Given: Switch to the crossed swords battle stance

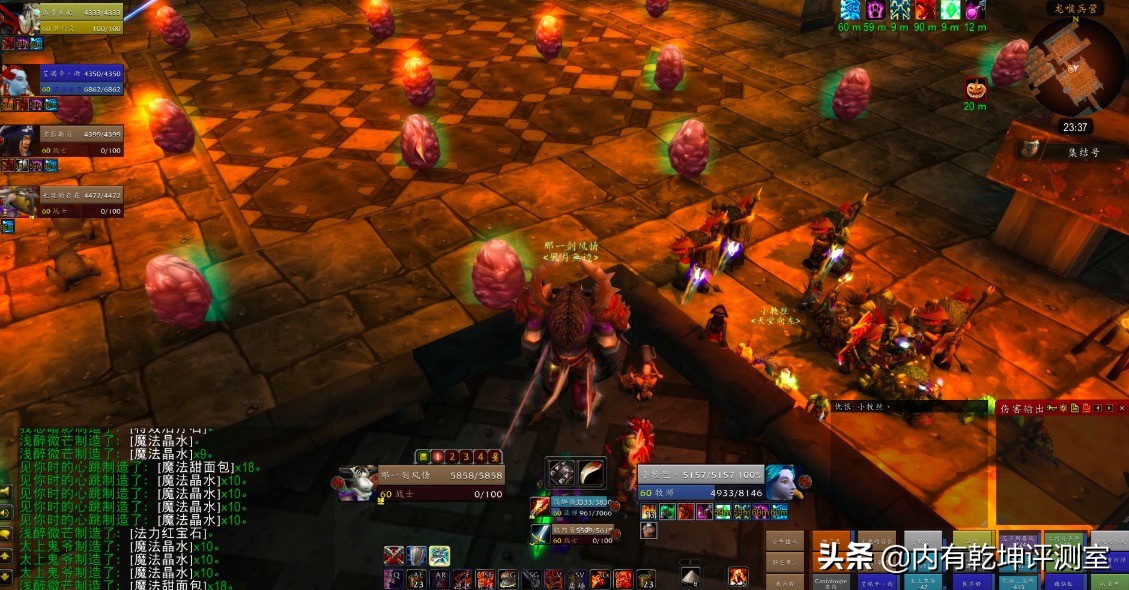Looking at the screenshot, I should [395, 556].
